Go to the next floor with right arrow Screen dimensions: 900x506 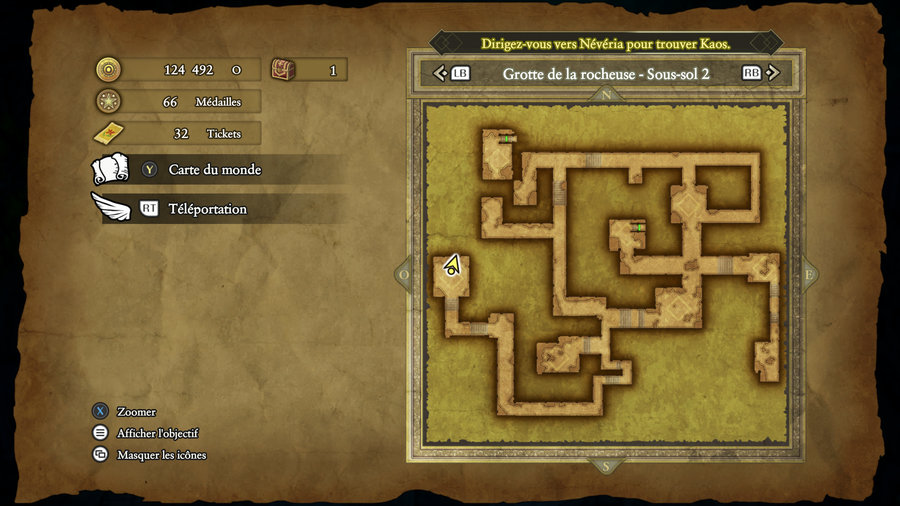778,73
